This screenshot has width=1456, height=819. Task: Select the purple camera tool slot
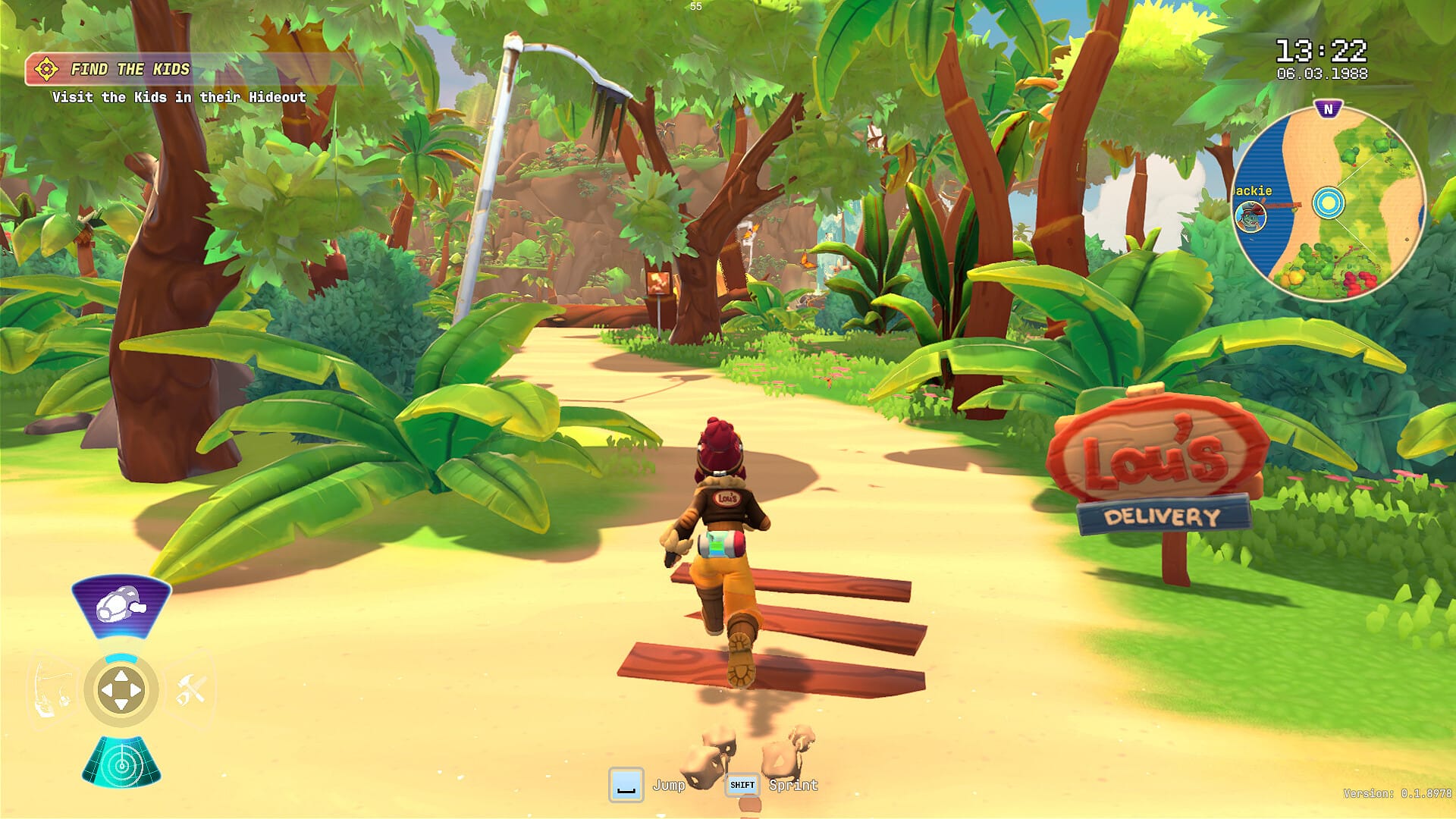[121, 607]
